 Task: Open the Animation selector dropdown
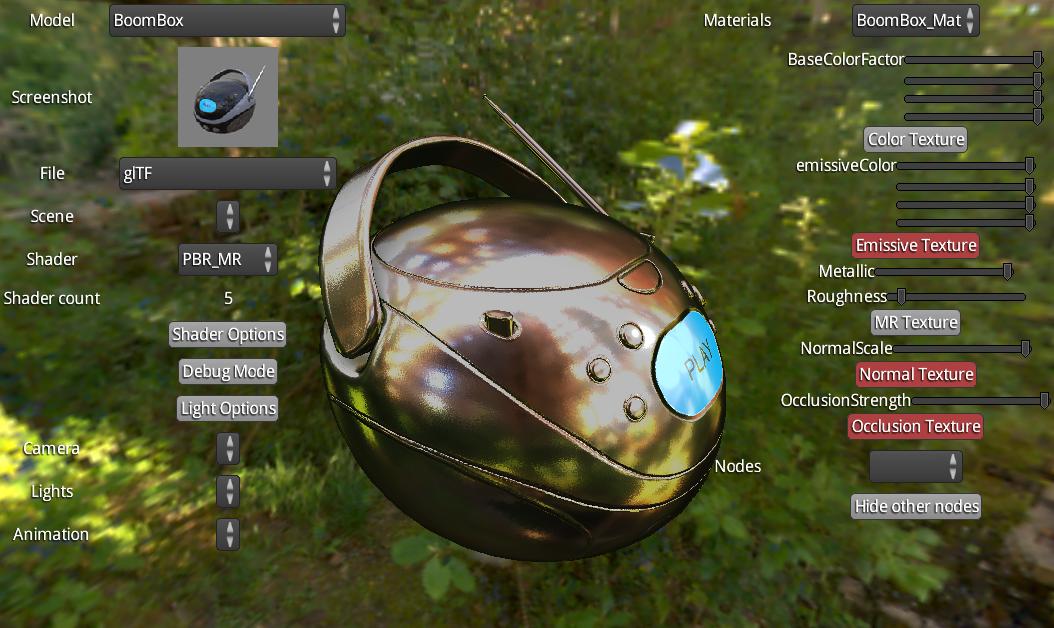228,534
